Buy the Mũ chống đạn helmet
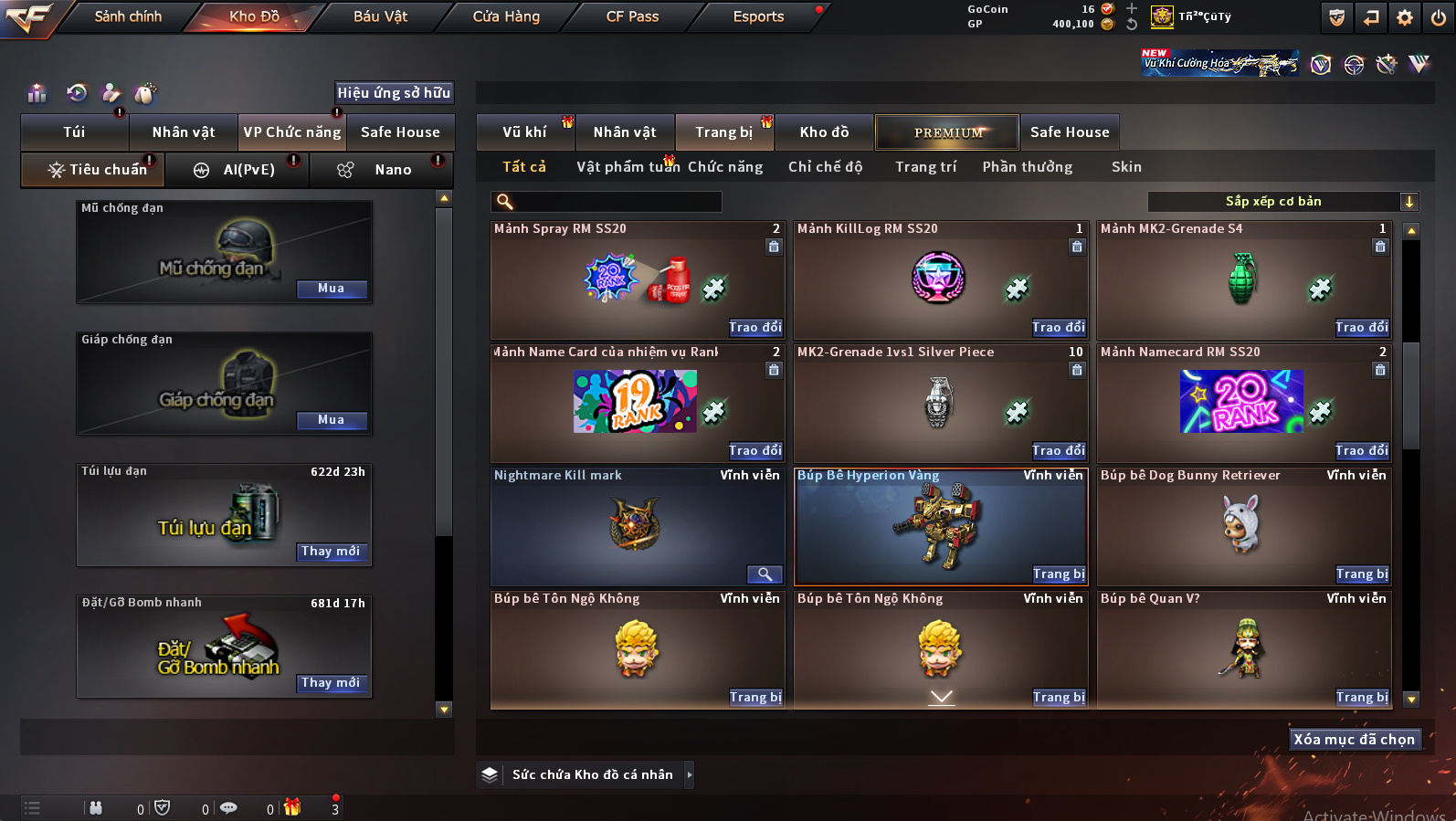Image resolution: width=1456 pixels, height=821 pixels. pyautogui.click(x=332, y=289)
